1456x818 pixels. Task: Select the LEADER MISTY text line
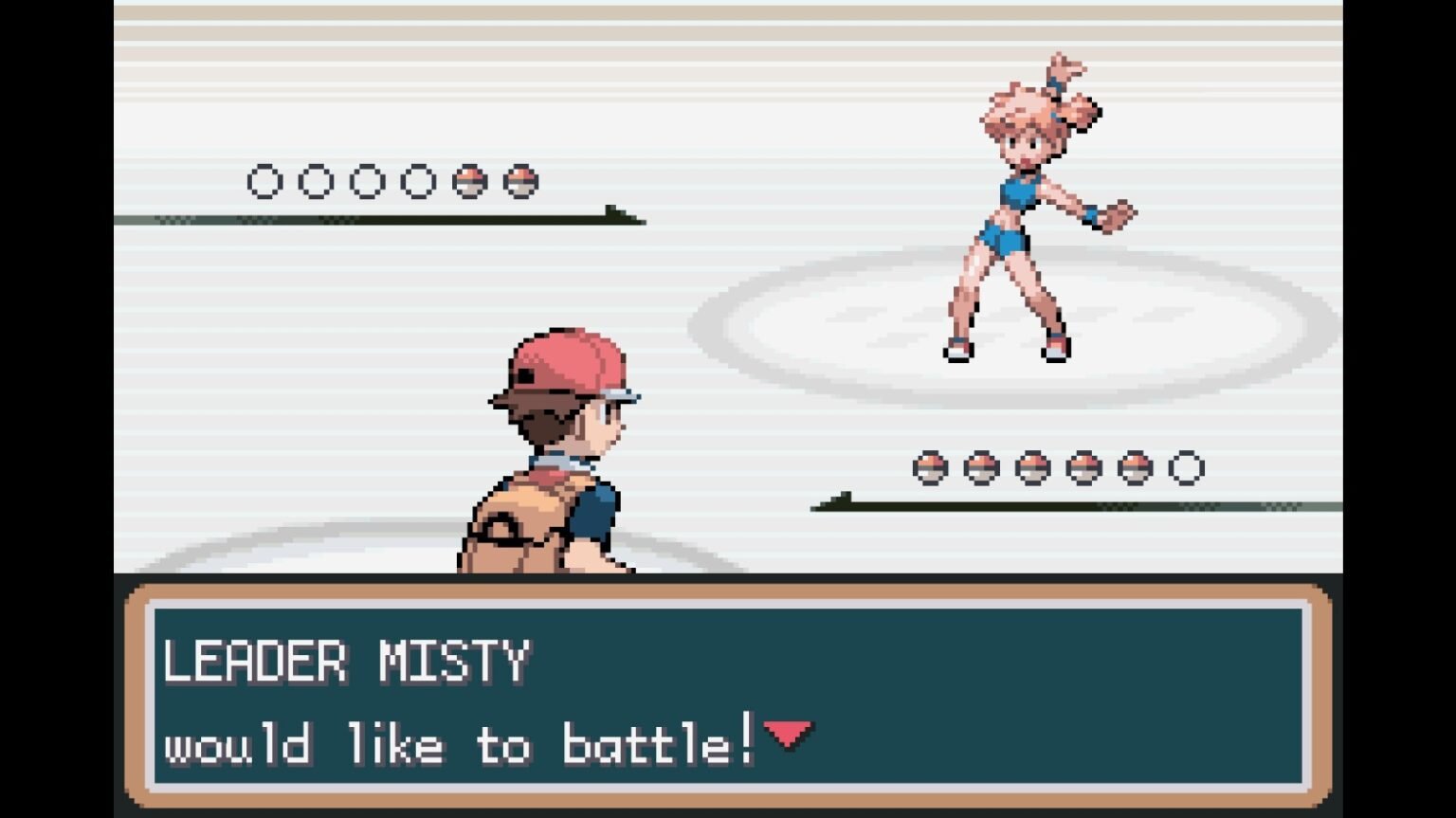[348, 662]
